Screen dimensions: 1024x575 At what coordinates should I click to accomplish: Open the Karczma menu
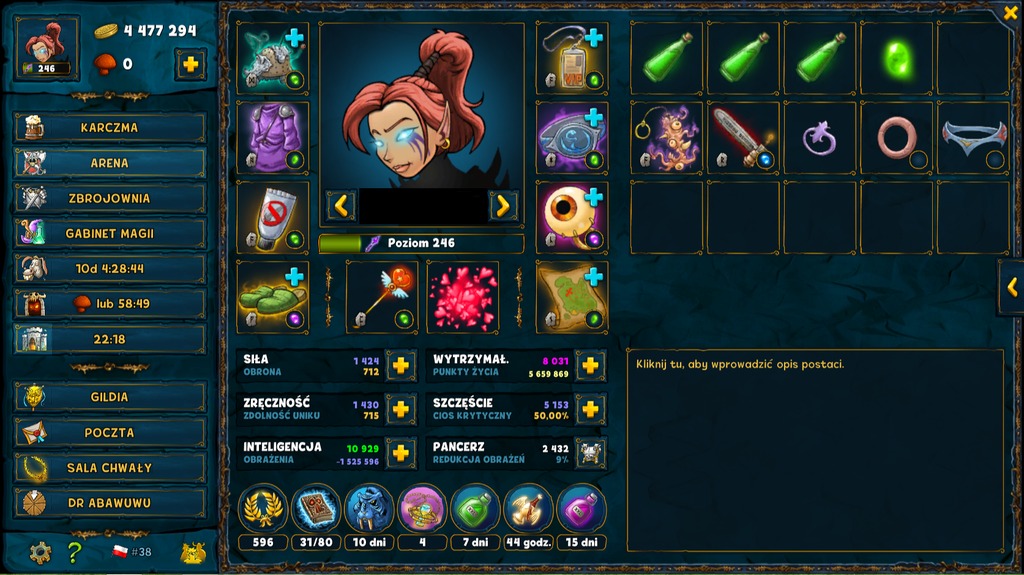[x=110, y=128]
